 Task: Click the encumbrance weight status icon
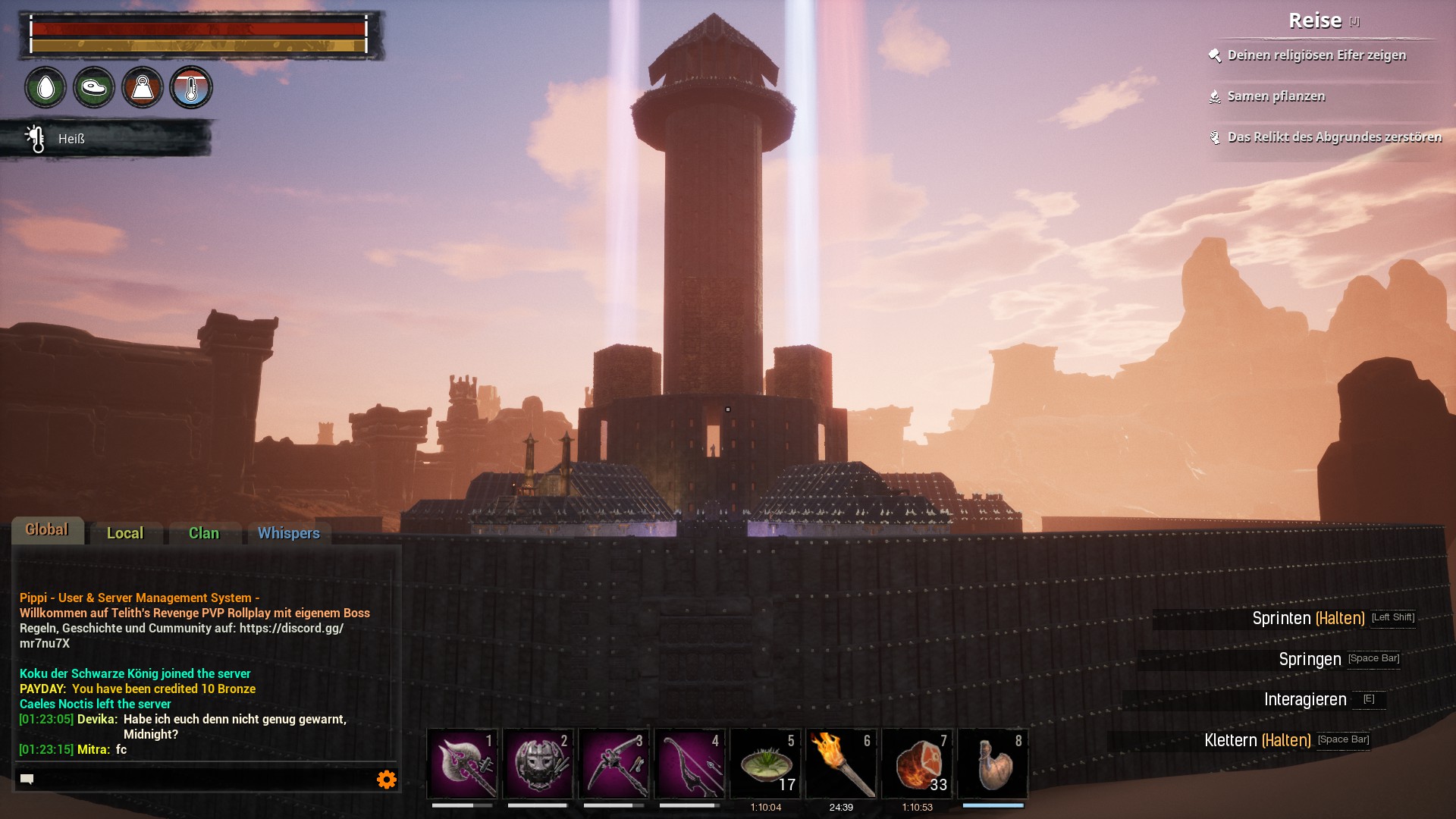pyautogui.click(x=143, y=88)
